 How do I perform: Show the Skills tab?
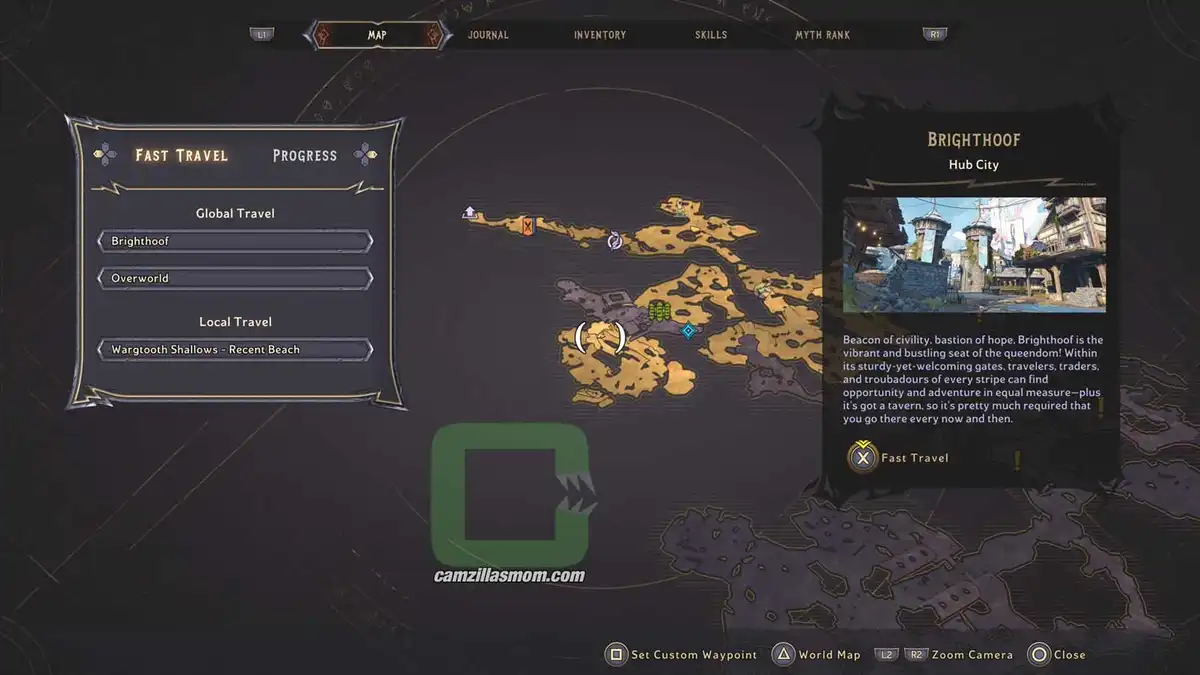coord(711,35)
